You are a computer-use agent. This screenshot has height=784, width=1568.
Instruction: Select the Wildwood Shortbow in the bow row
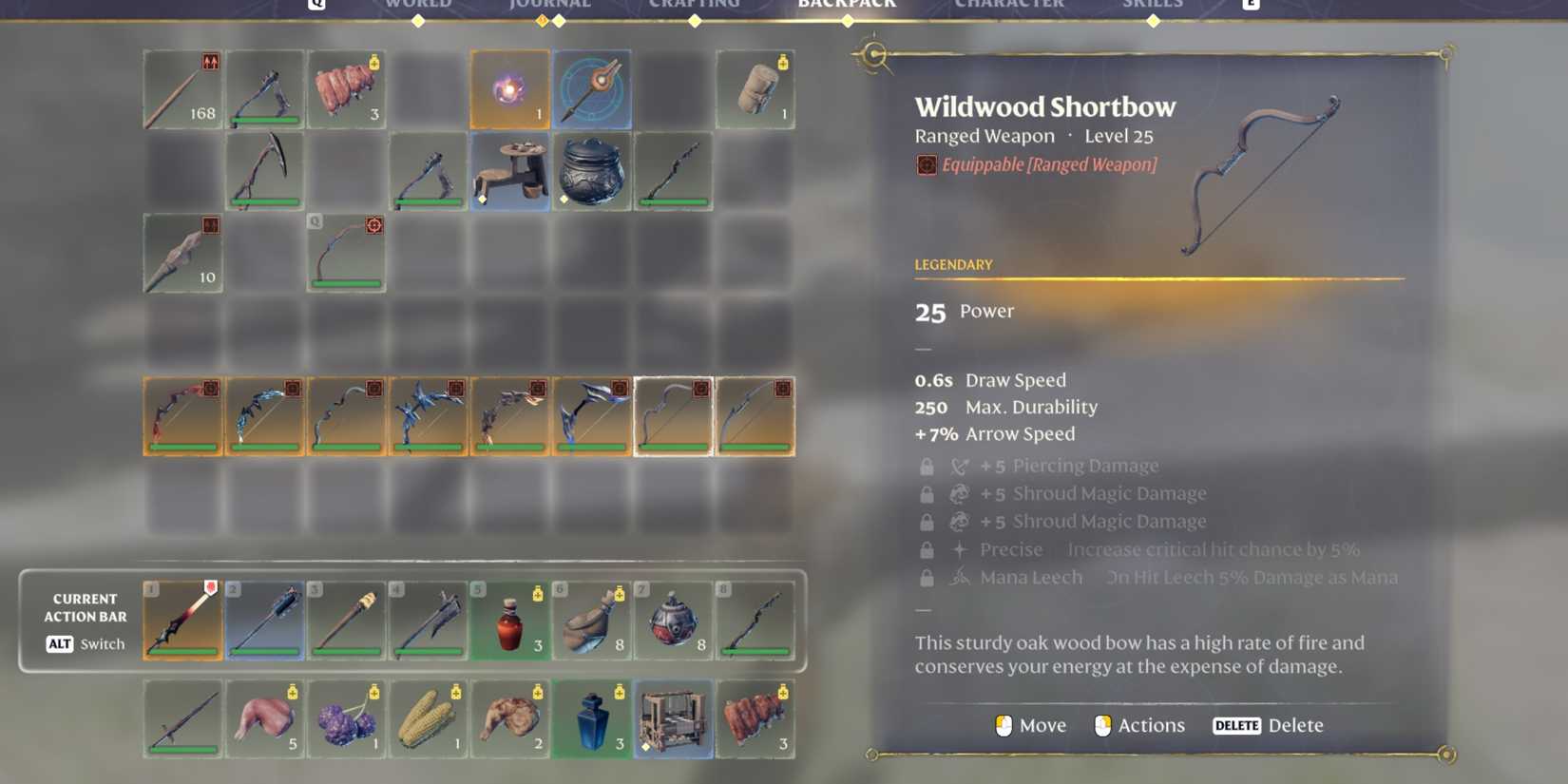673,415
